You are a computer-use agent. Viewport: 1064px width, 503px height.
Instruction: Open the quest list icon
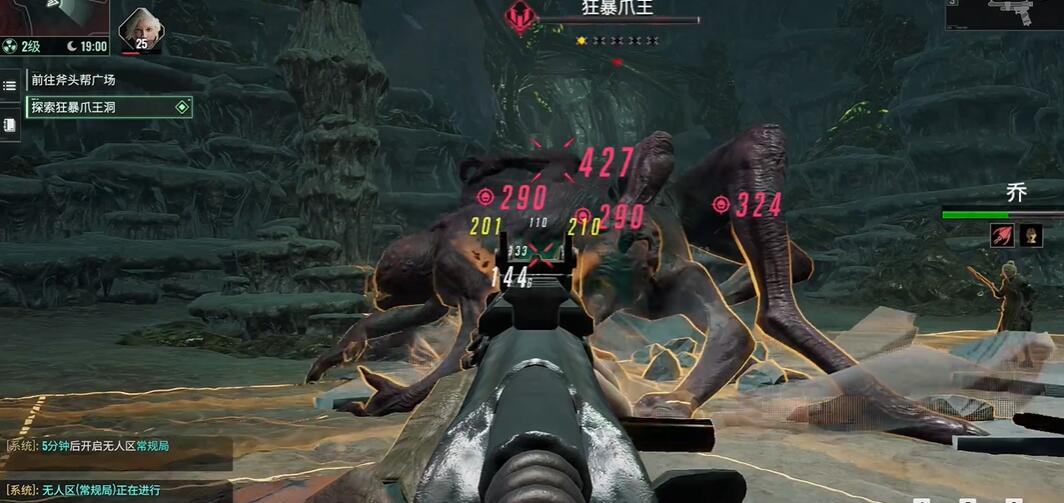tap(10, 86)
